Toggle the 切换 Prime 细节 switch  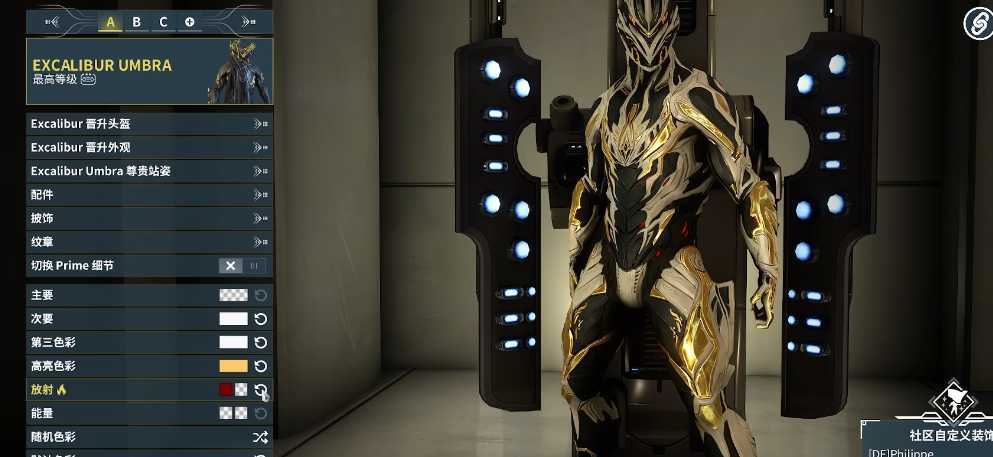243,266
